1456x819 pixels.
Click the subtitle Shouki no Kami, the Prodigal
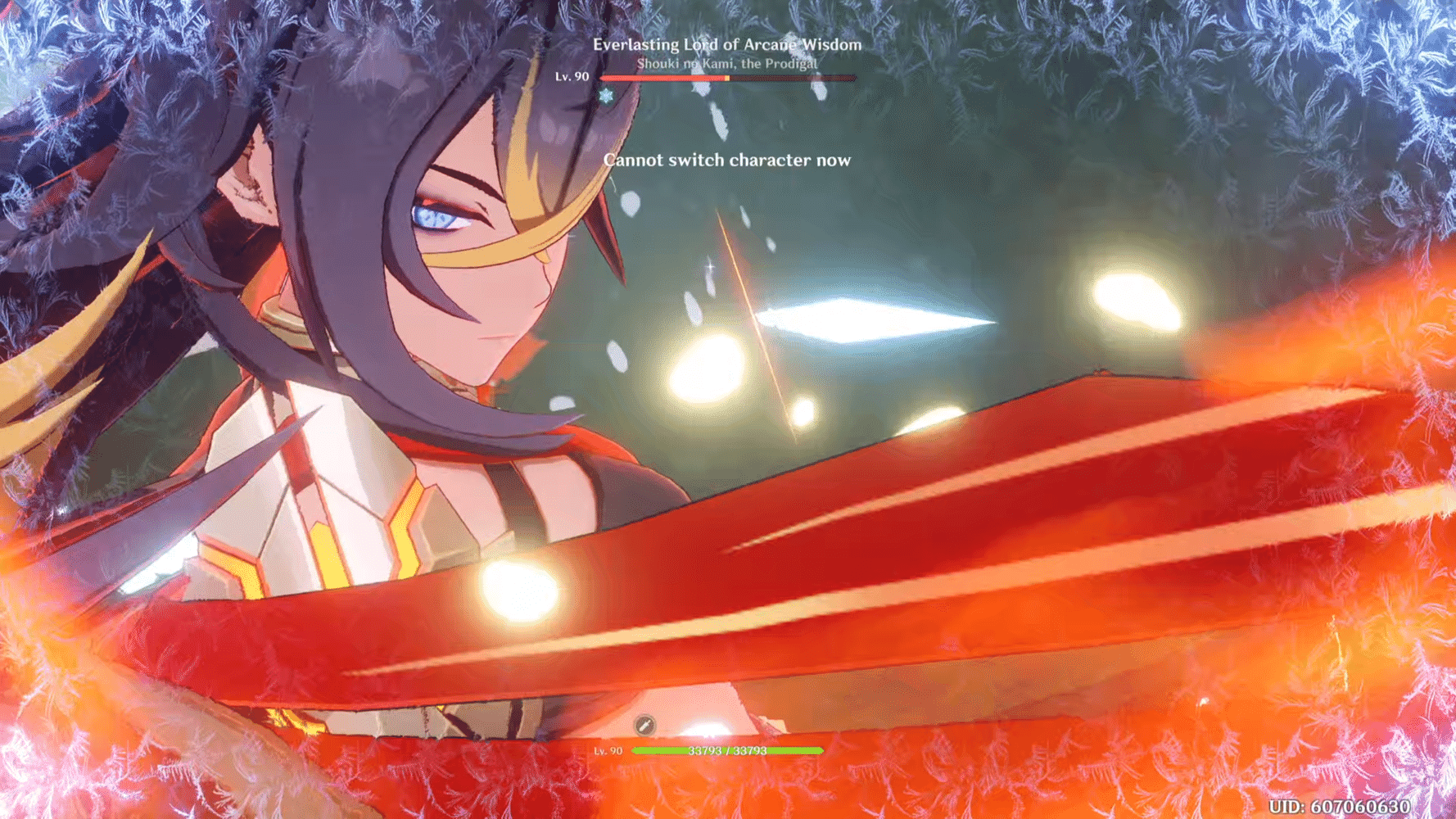(727, 63)
